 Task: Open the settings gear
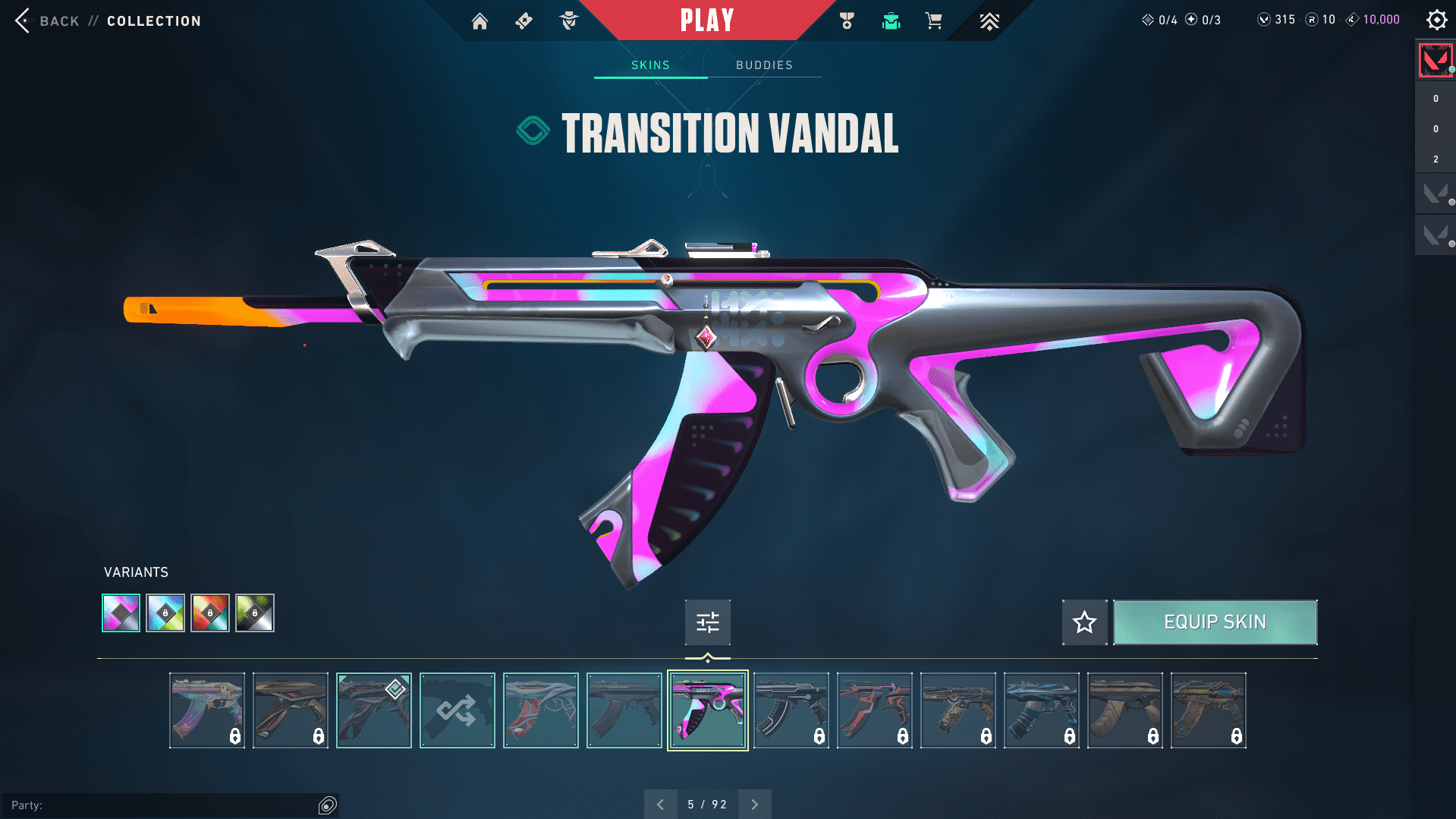[x=1436, y=20]
